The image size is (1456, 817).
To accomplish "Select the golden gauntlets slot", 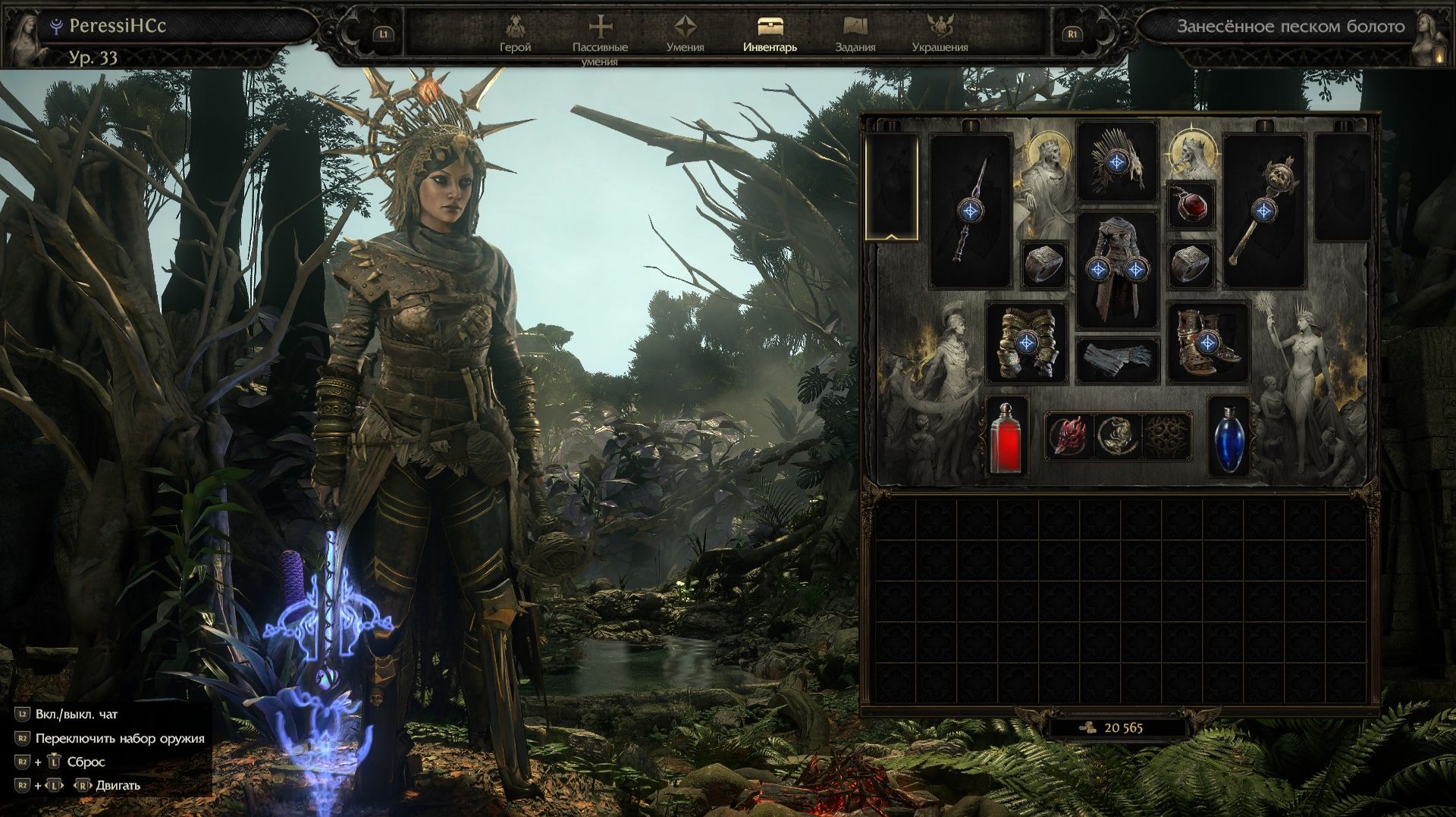I will [1026, 343].
